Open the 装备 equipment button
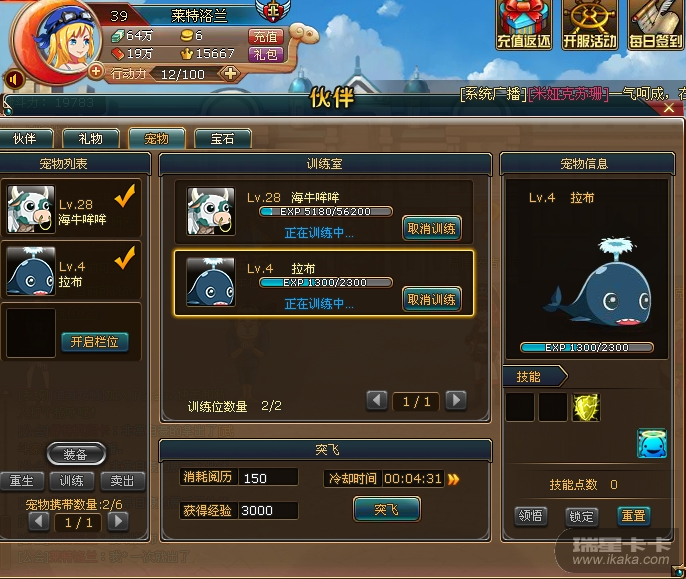This screenshot has width=686, height=579. [x=75, y=455]
